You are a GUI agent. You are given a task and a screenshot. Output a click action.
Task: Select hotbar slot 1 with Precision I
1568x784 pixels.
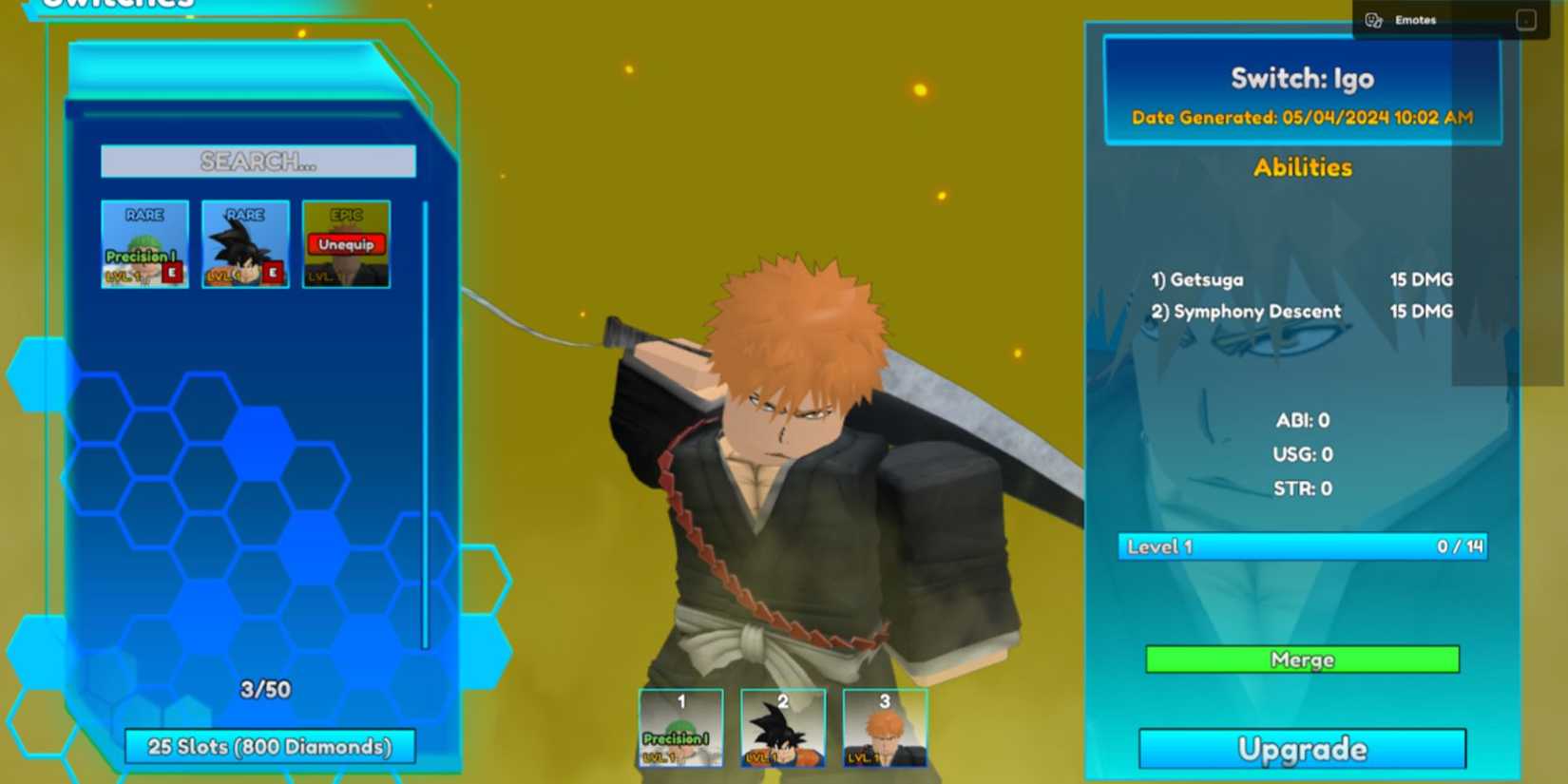click(680, 728)
